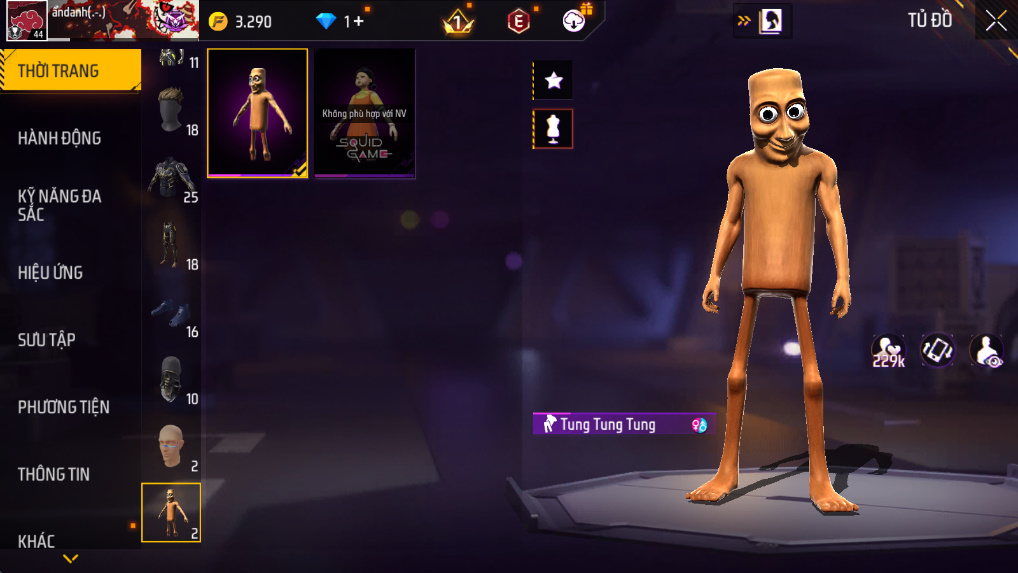Go to the SƯU TẬP tab
This screenshot has height=573, width=1018.
pyautogui.click(x=47, y=340)
